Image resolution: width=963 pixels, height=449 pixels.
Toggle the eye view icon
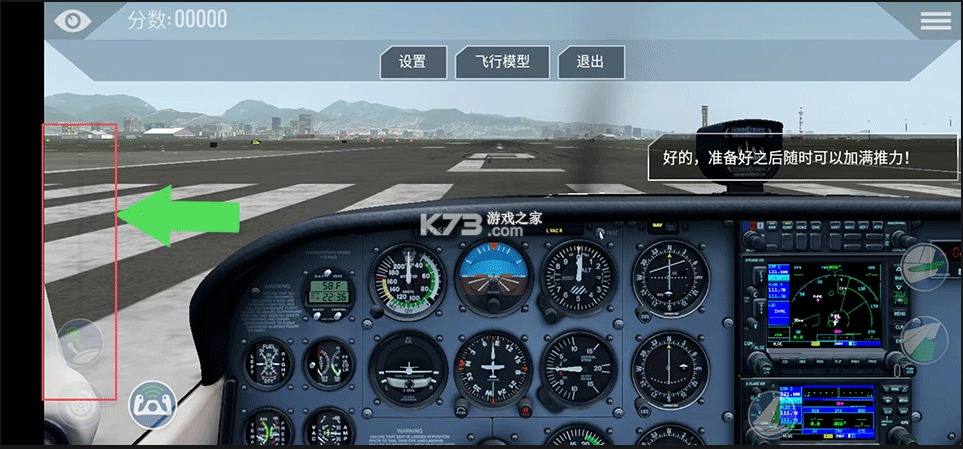(72, 19)
